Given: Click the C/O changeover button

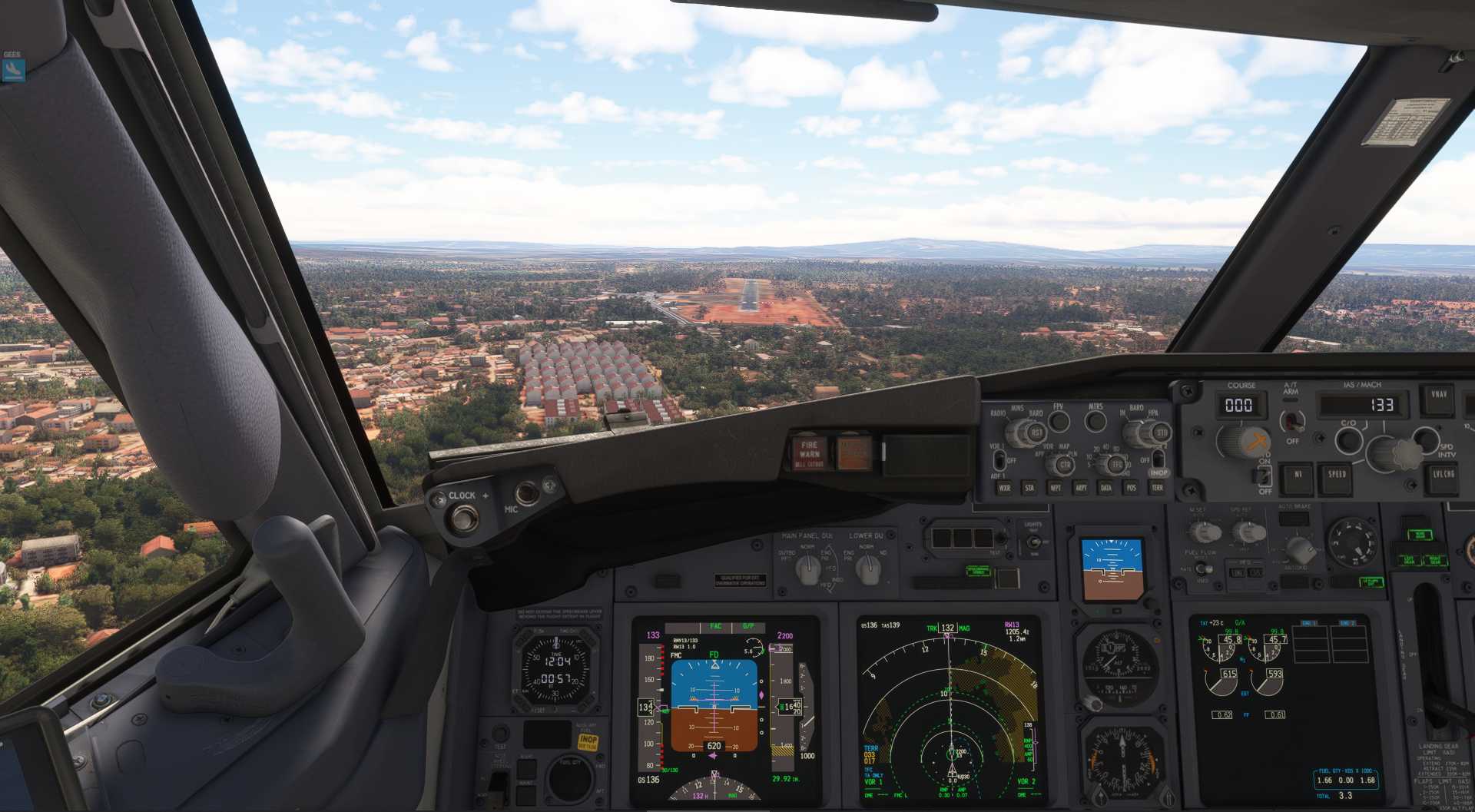Looking at the screenshot, I should (1348, 440).
